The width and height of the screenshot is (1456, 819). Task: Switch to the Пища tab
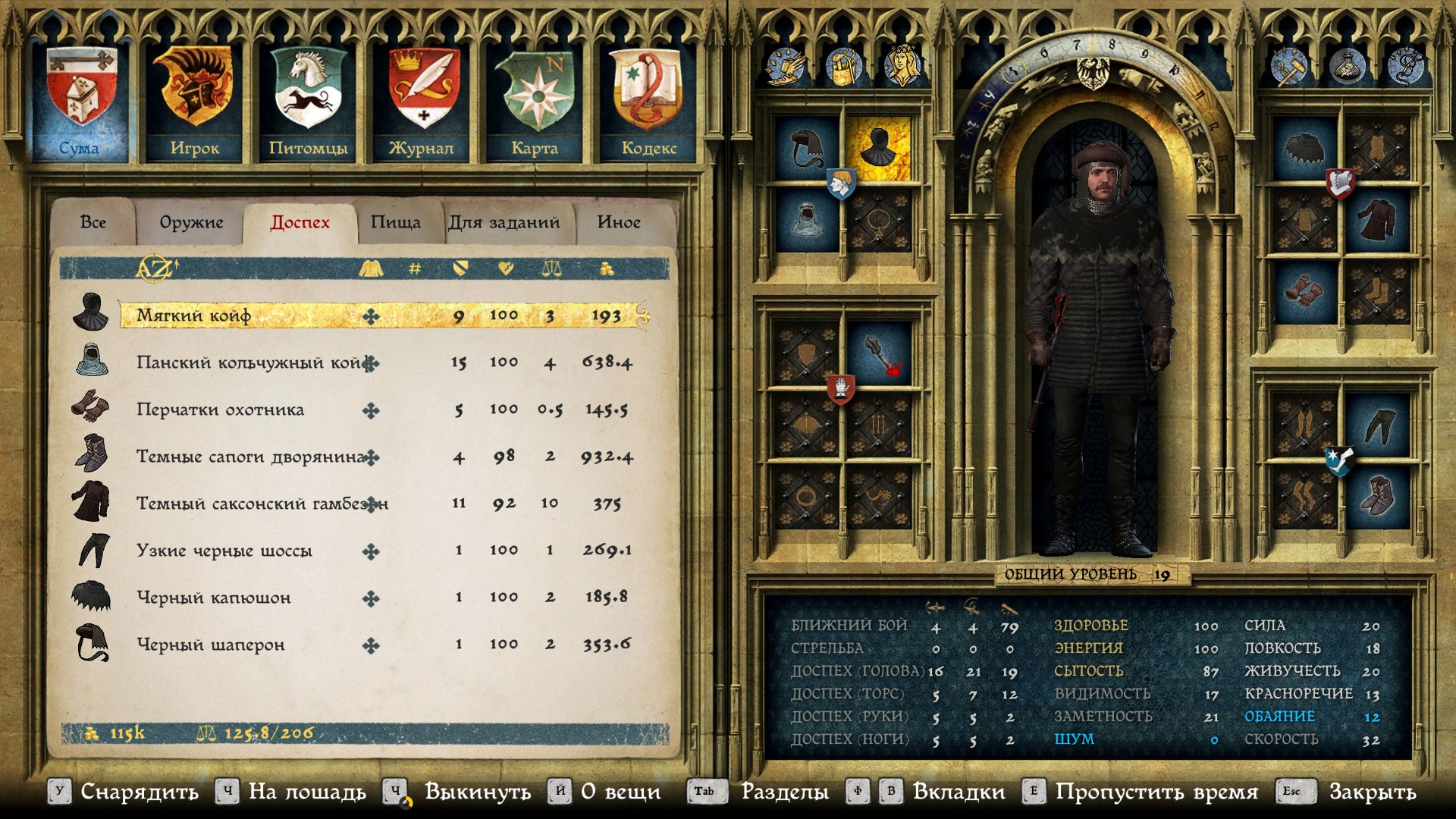click(x=395, y=222)
